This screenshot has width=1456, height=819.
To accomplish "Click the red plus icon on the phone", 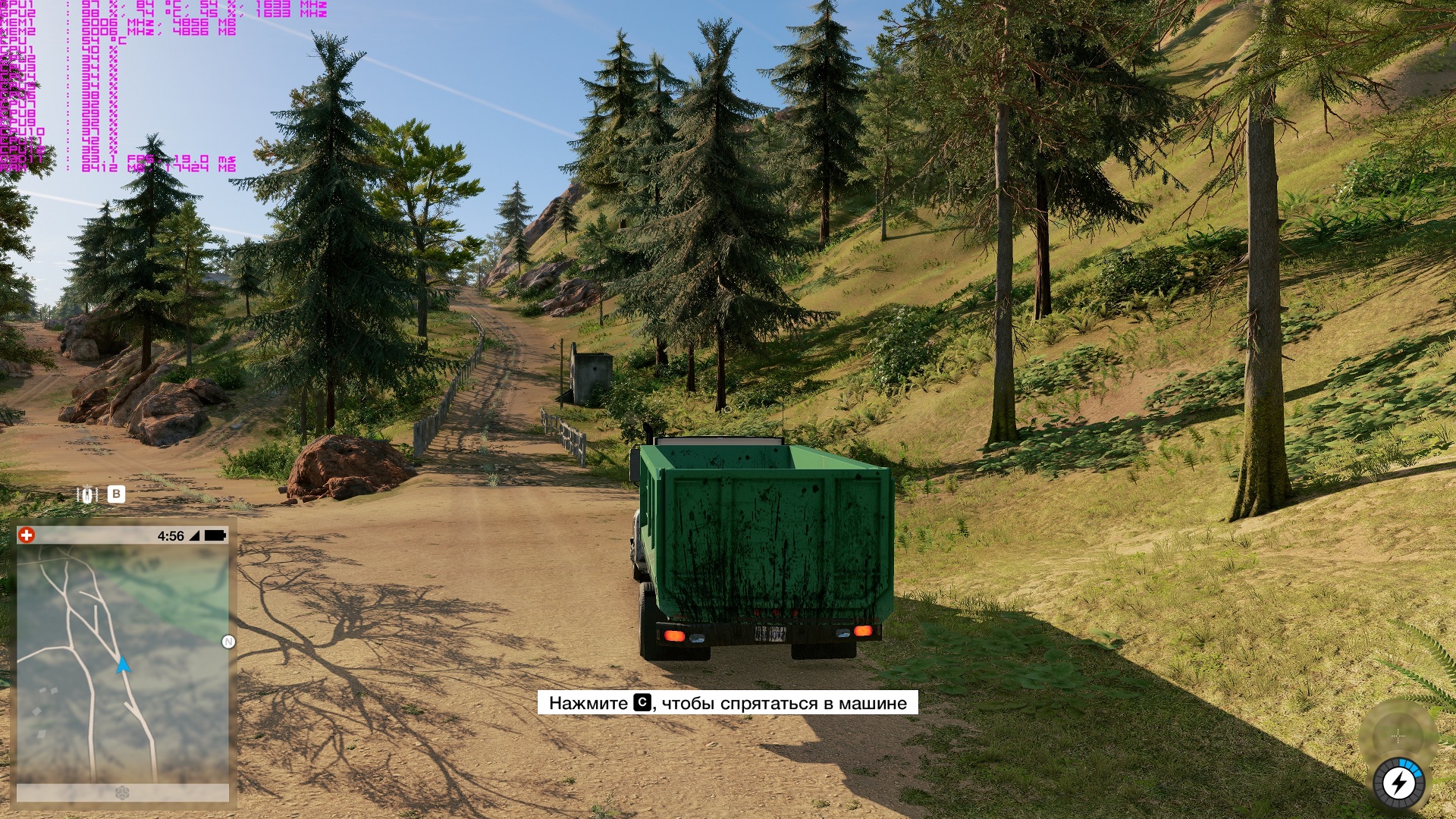I will (x=27, y=535).
